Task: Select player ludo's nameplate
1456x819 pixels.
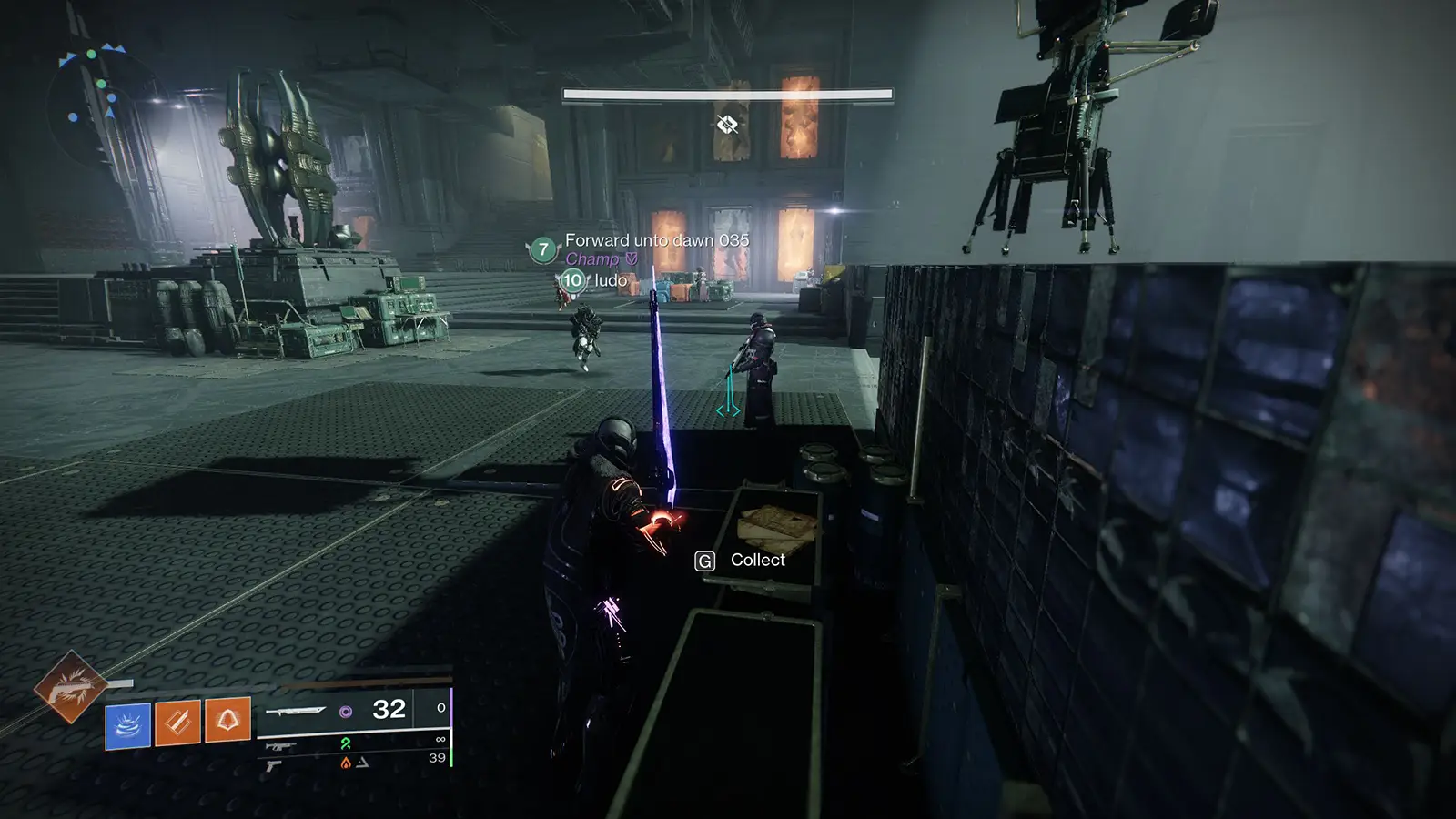Action: 610,280
